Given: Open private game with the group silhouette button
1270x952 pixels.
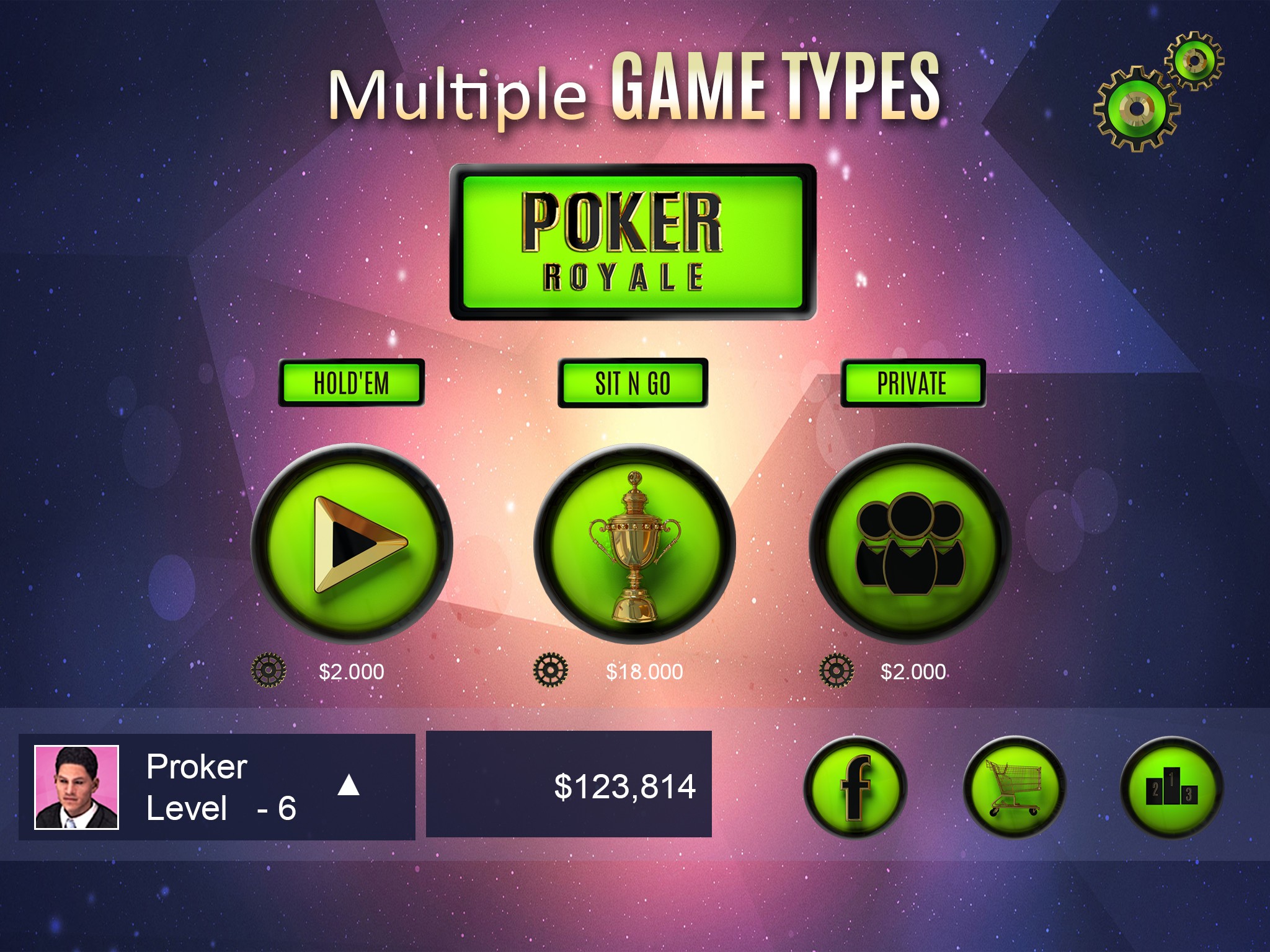Looking at the screenshot, I should 910,544.
